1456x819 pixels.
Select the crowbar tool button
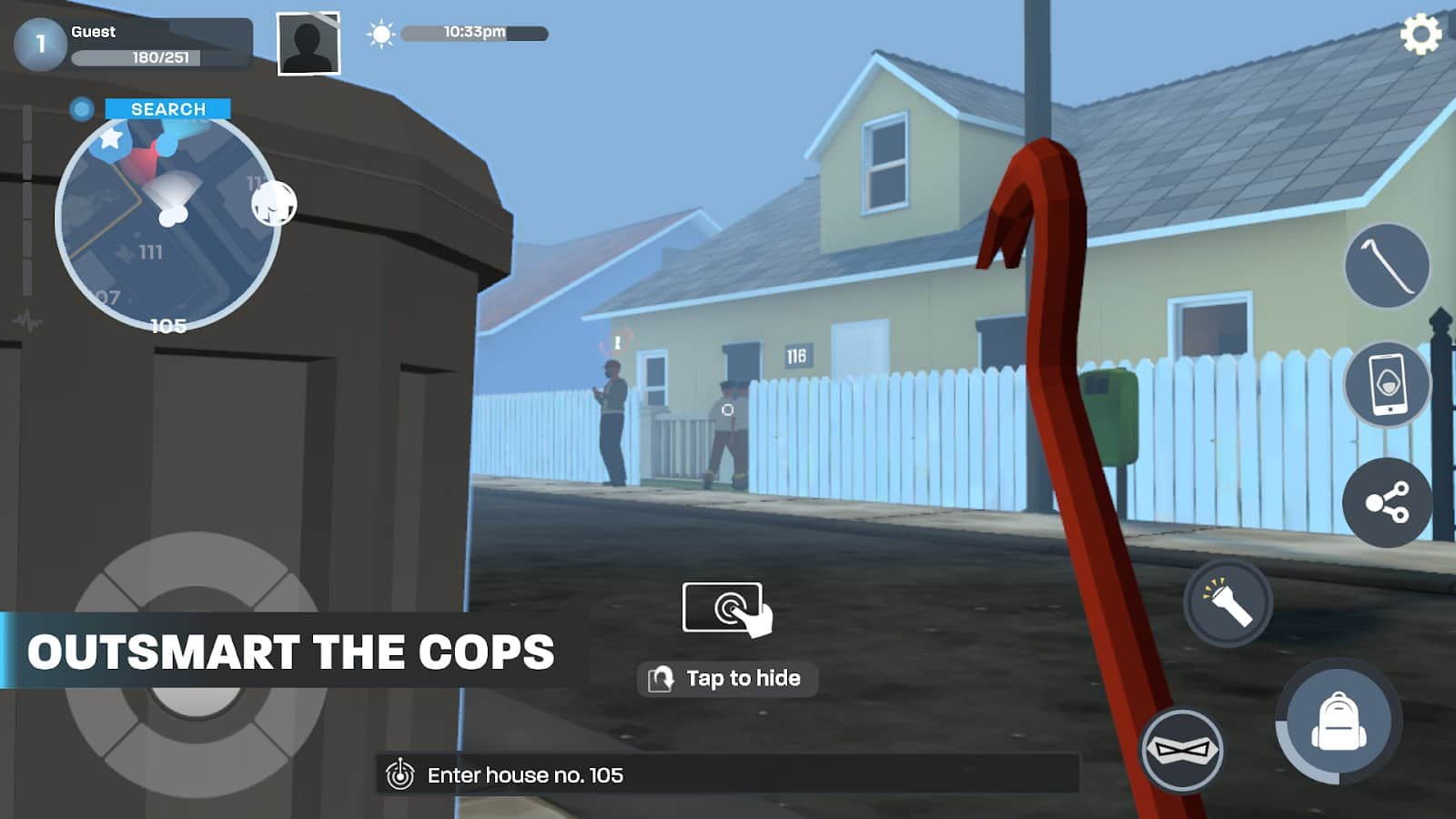click(1387, 266)
